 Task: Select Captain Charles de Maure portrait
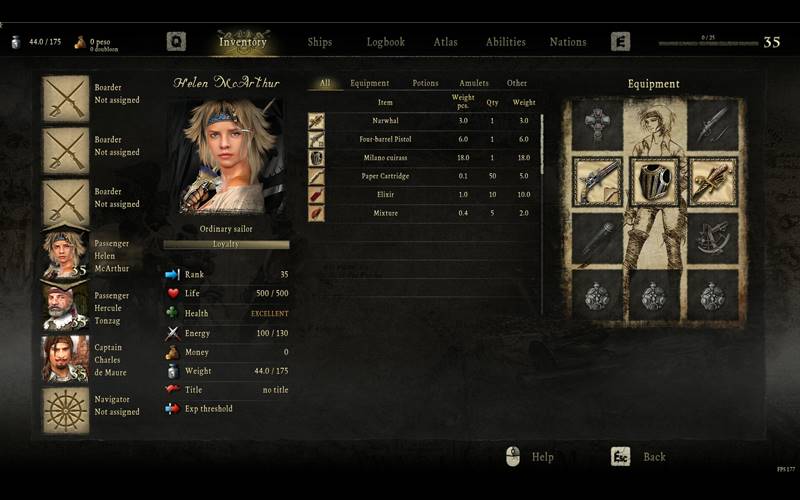point(65,359)
